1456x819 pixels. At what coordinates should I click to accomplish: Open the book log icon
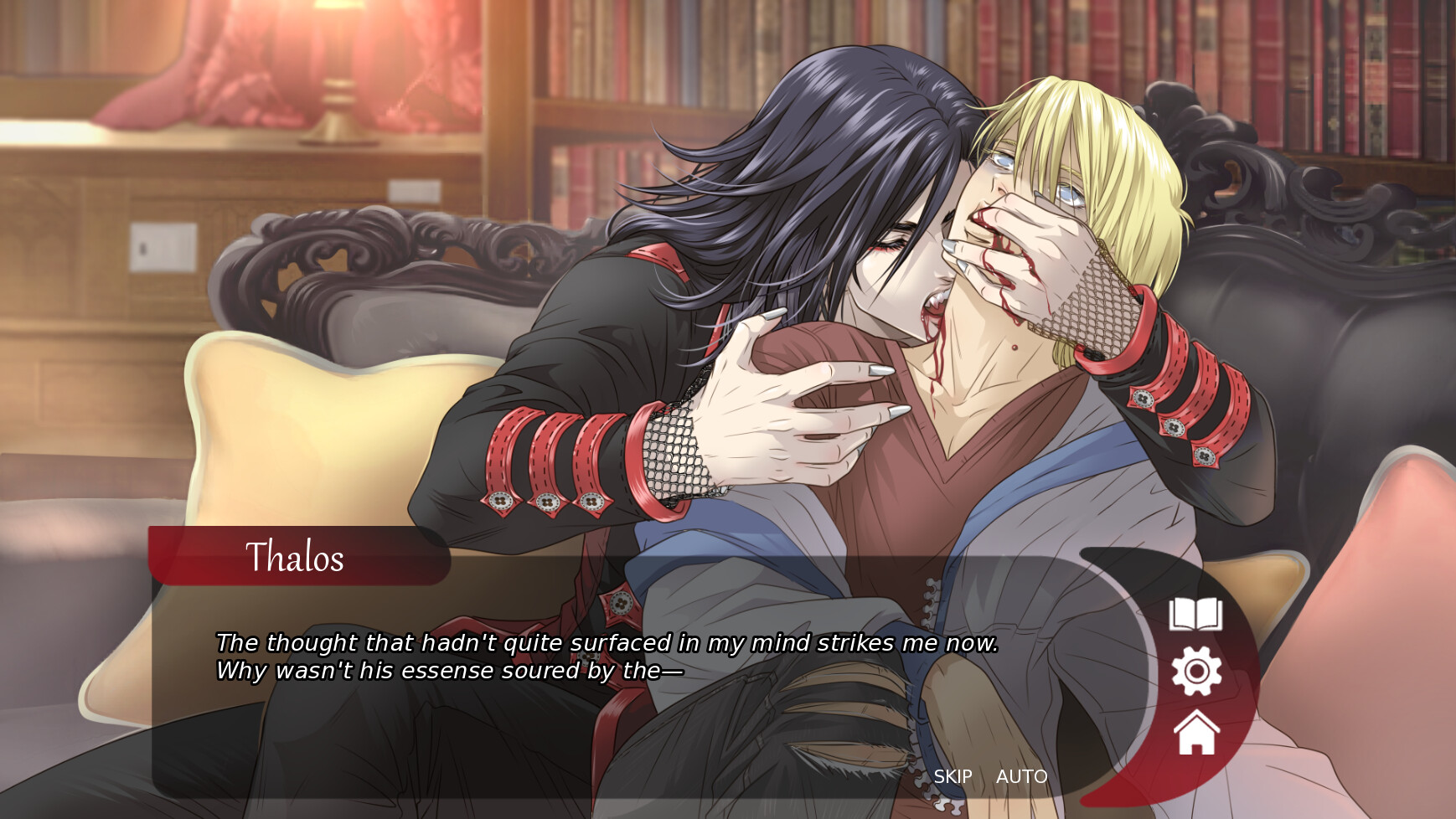tap(1195, 614)
